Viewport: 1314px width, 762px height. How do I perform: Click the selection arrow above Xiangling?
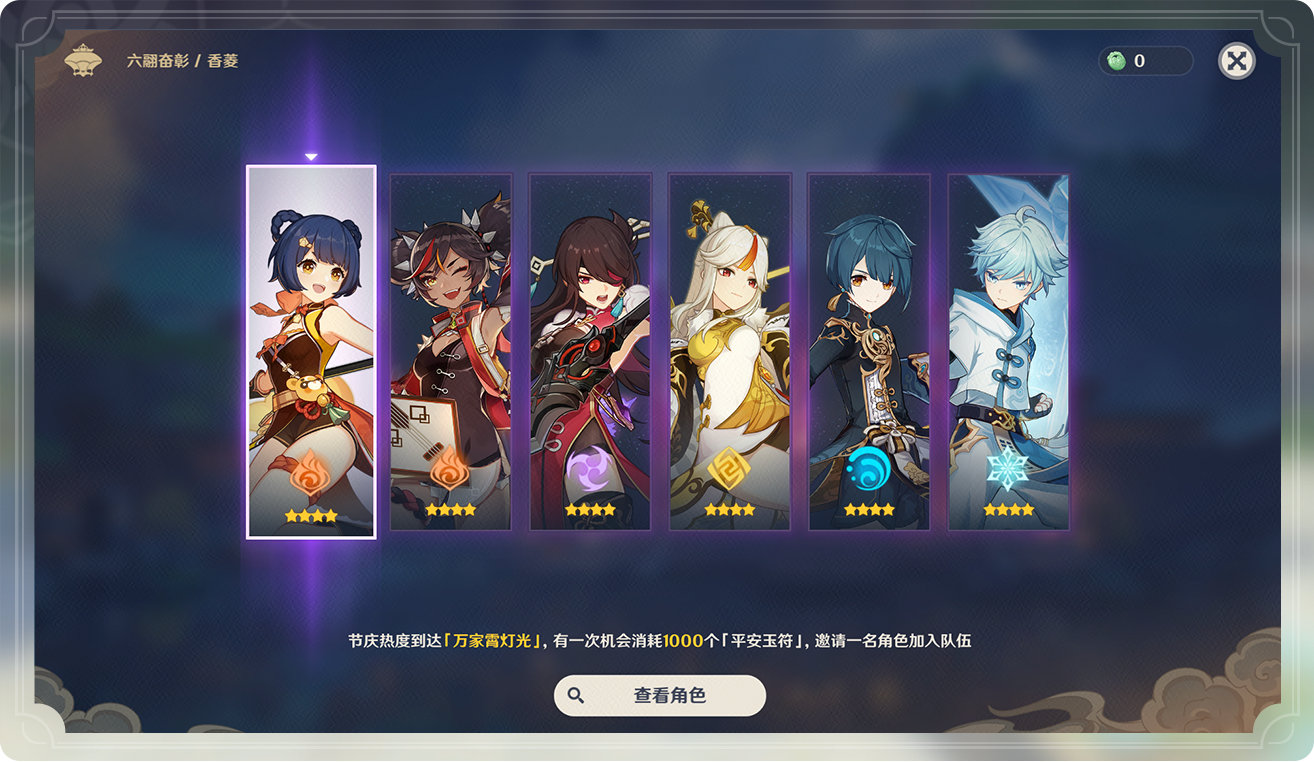tap(311, 156)
